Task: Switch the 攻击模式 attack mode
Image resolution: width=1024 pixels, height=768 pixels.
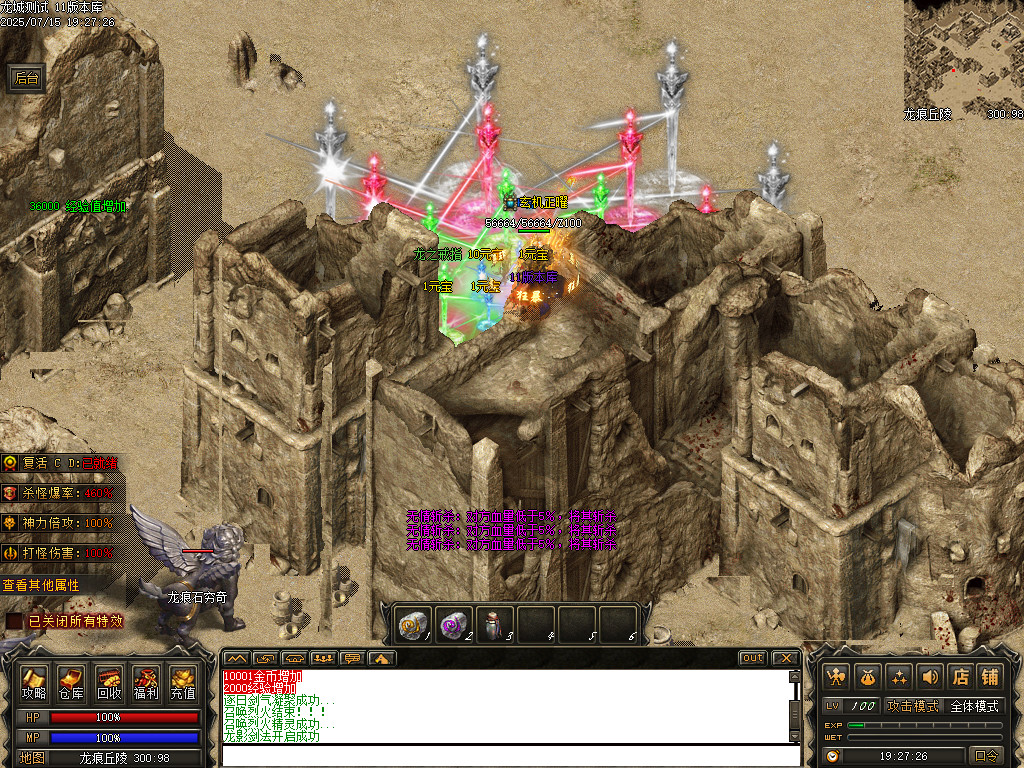Action: pos(913,706)
